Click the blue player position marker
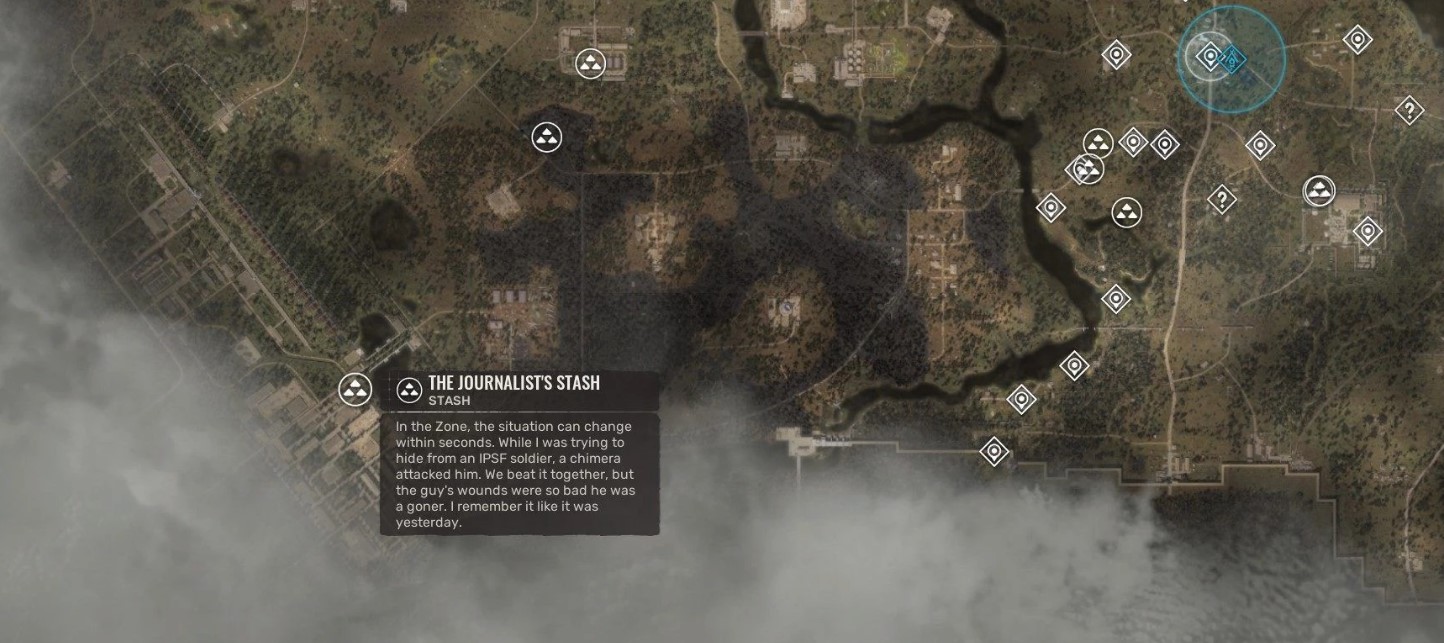 coord(1233,59)
